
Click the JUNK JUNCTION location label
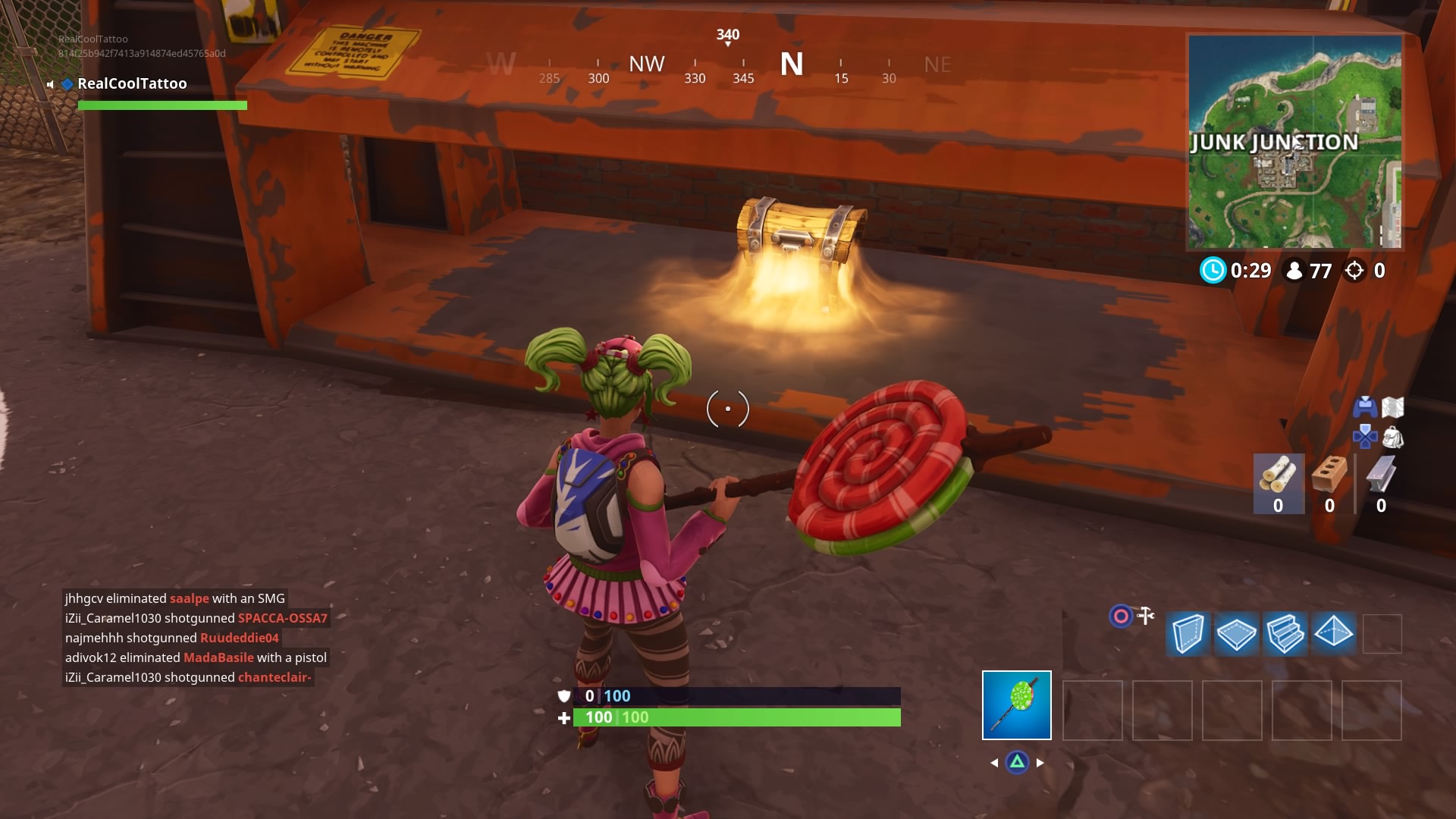point(1274,141)
